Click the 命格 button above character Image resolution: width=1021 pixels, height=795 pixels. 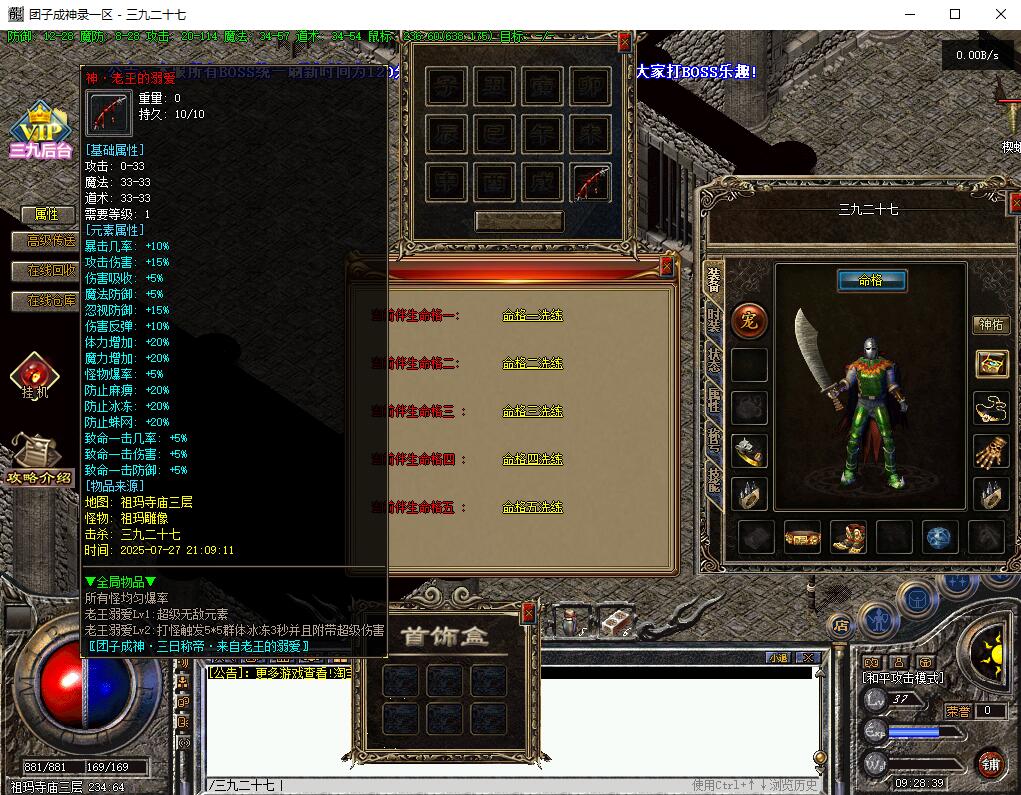[871, 281]
